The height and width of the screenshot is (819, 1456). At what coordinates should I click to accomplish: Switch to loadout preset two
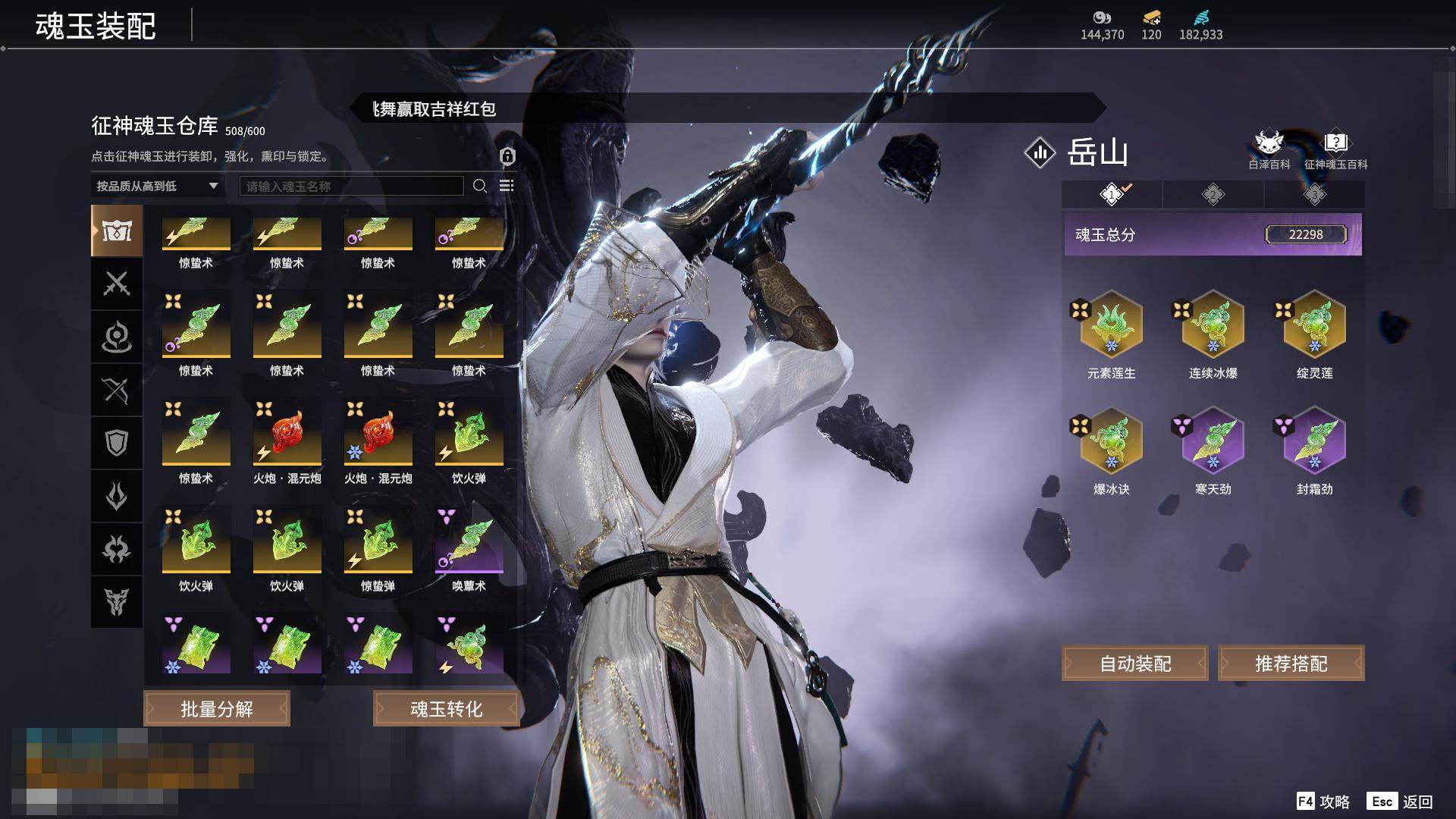point(1213,195)
